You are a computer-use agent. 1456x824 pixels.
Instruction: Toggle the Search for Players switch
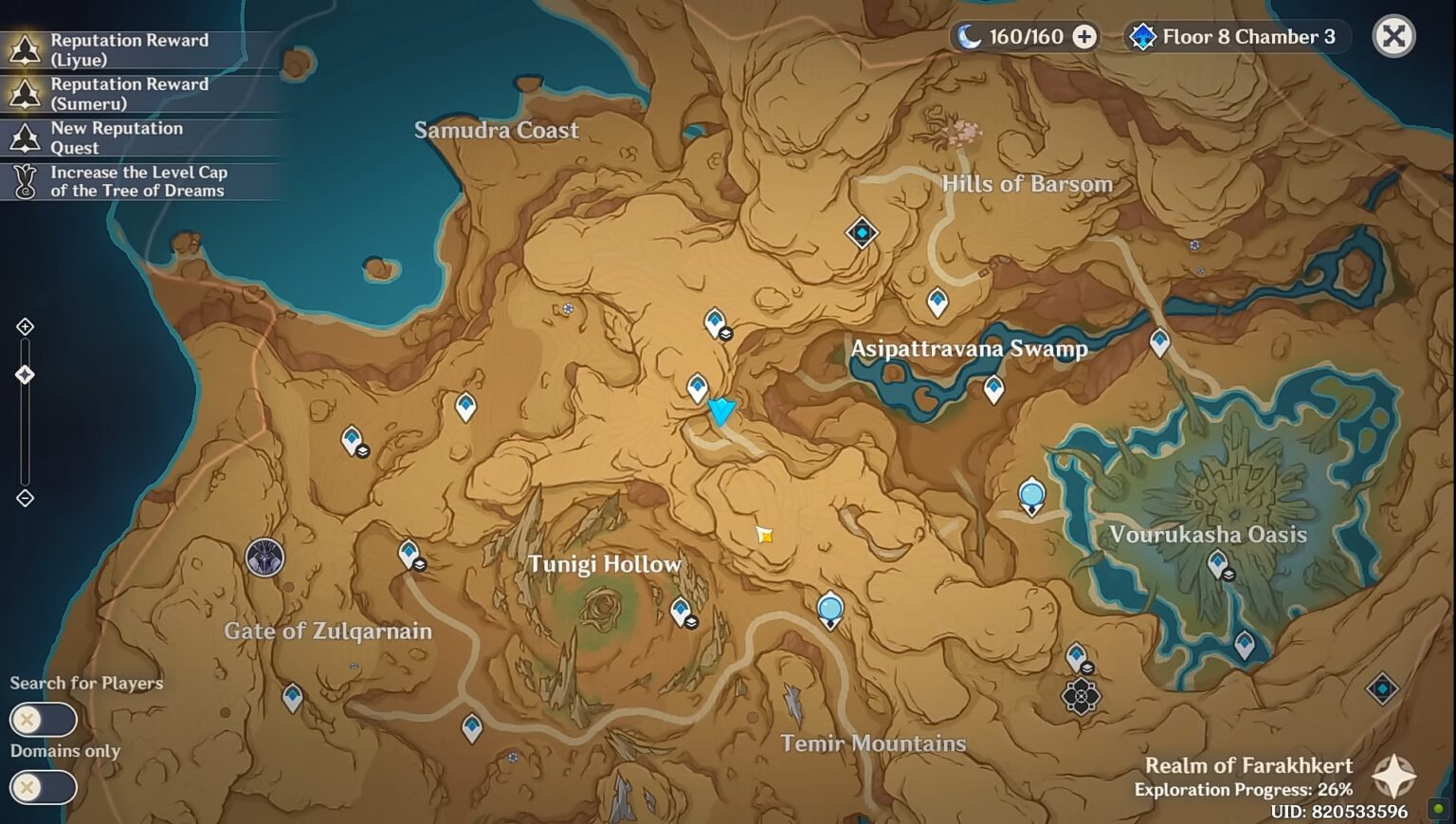pos(43,720)
